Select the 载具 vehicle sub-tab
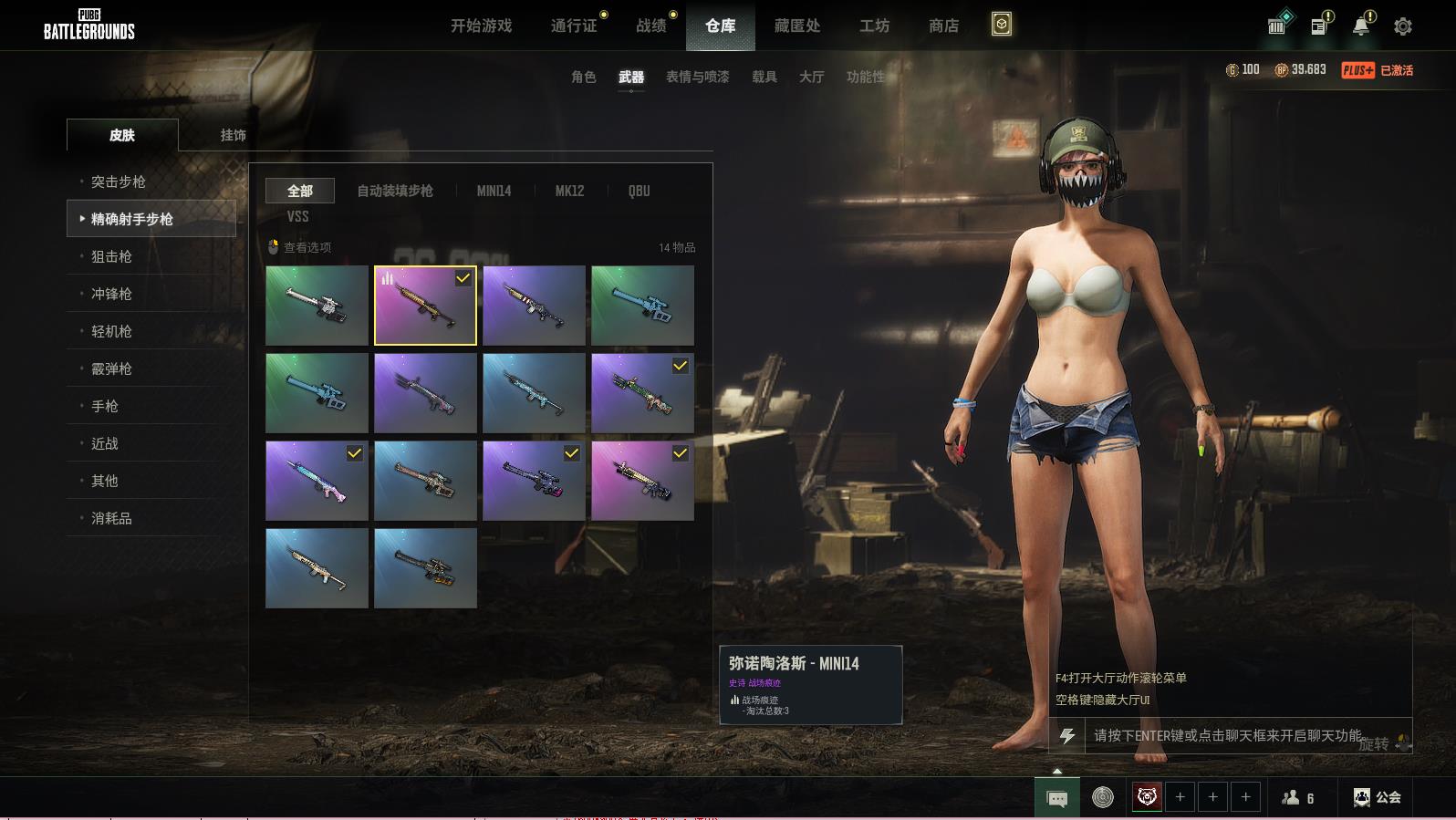This screenshot has width=1456, height=820. pyautogui.click(x=764, y=77)
